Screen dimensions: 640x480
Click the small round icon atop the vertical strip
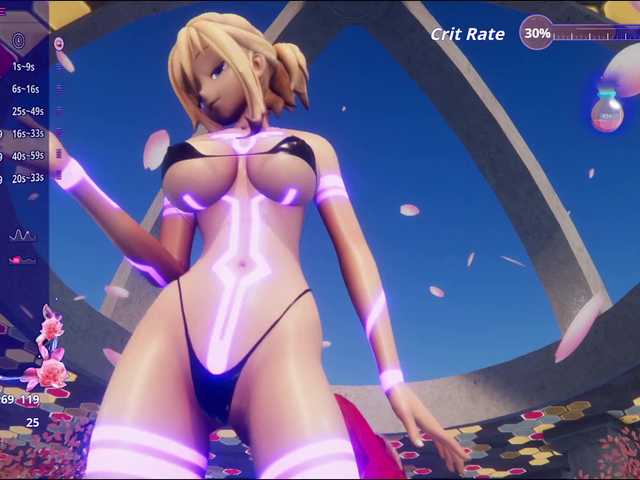point(59,44)
